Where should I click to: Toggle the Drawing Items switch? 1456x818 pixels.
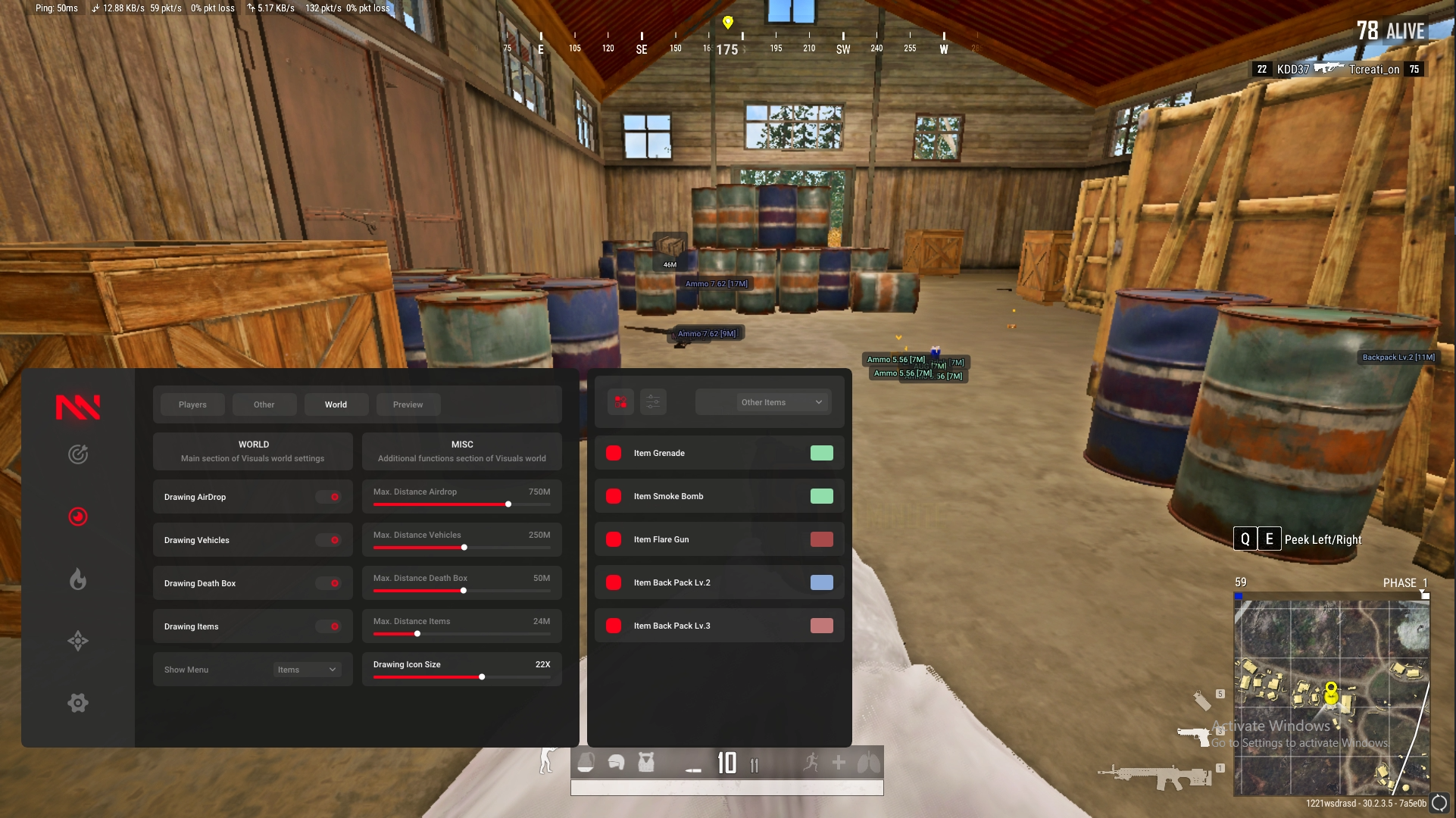pos(329,626)
